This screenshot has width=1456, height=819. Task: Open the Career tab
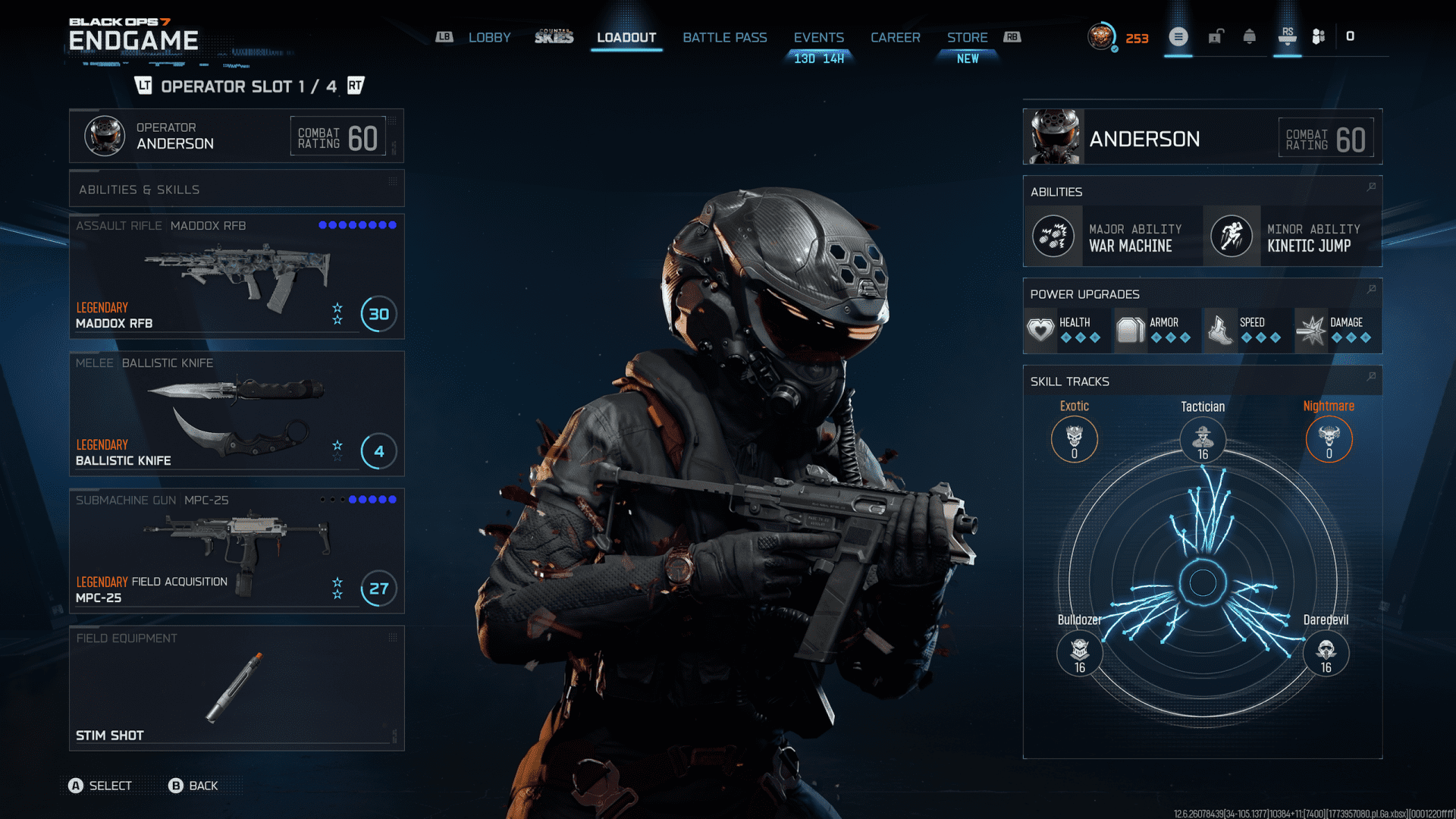click(x=895, y=37)
